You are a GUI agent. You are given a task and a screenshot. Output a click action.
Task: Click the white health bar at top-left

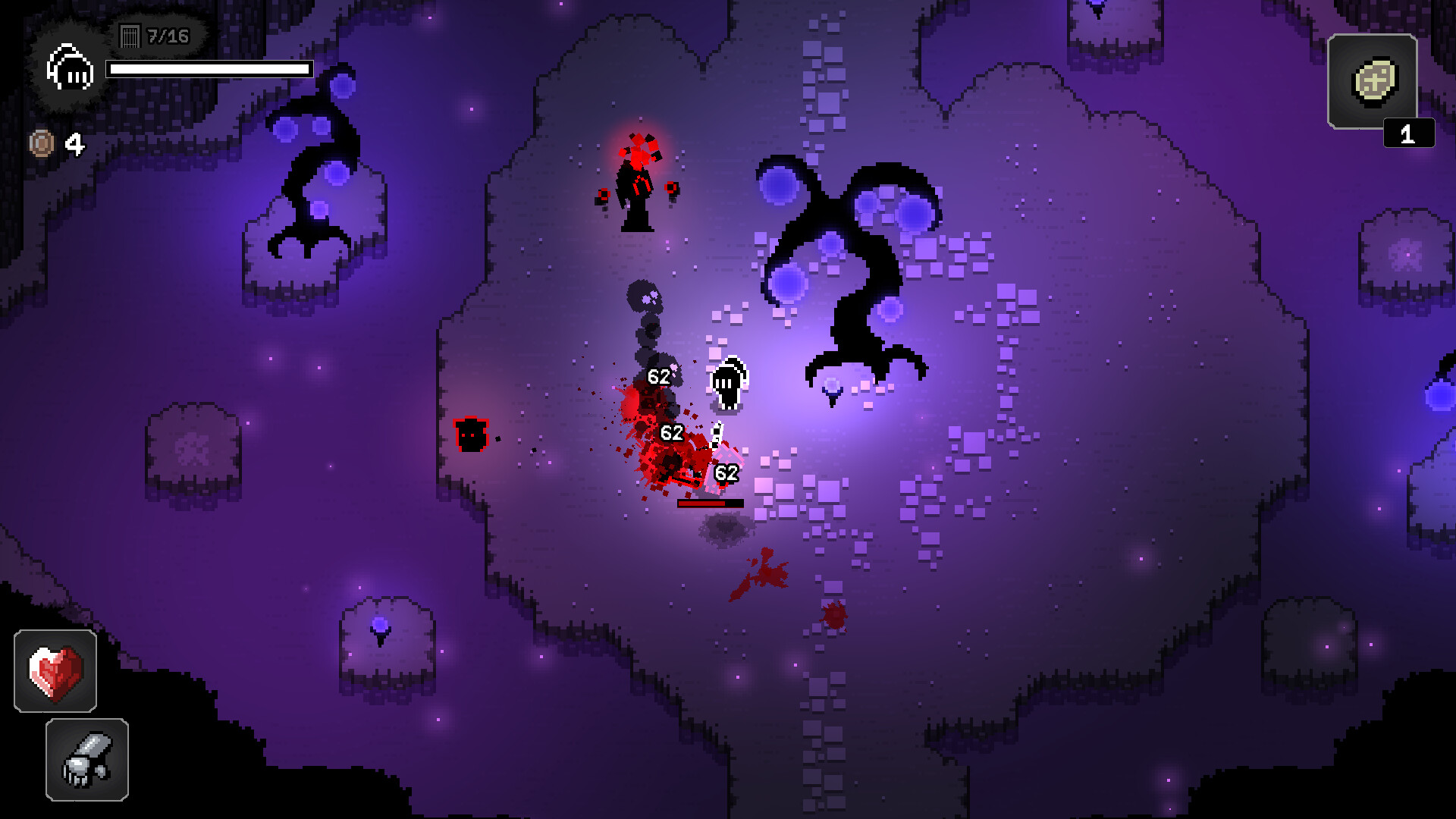click(x=210, y=69)
